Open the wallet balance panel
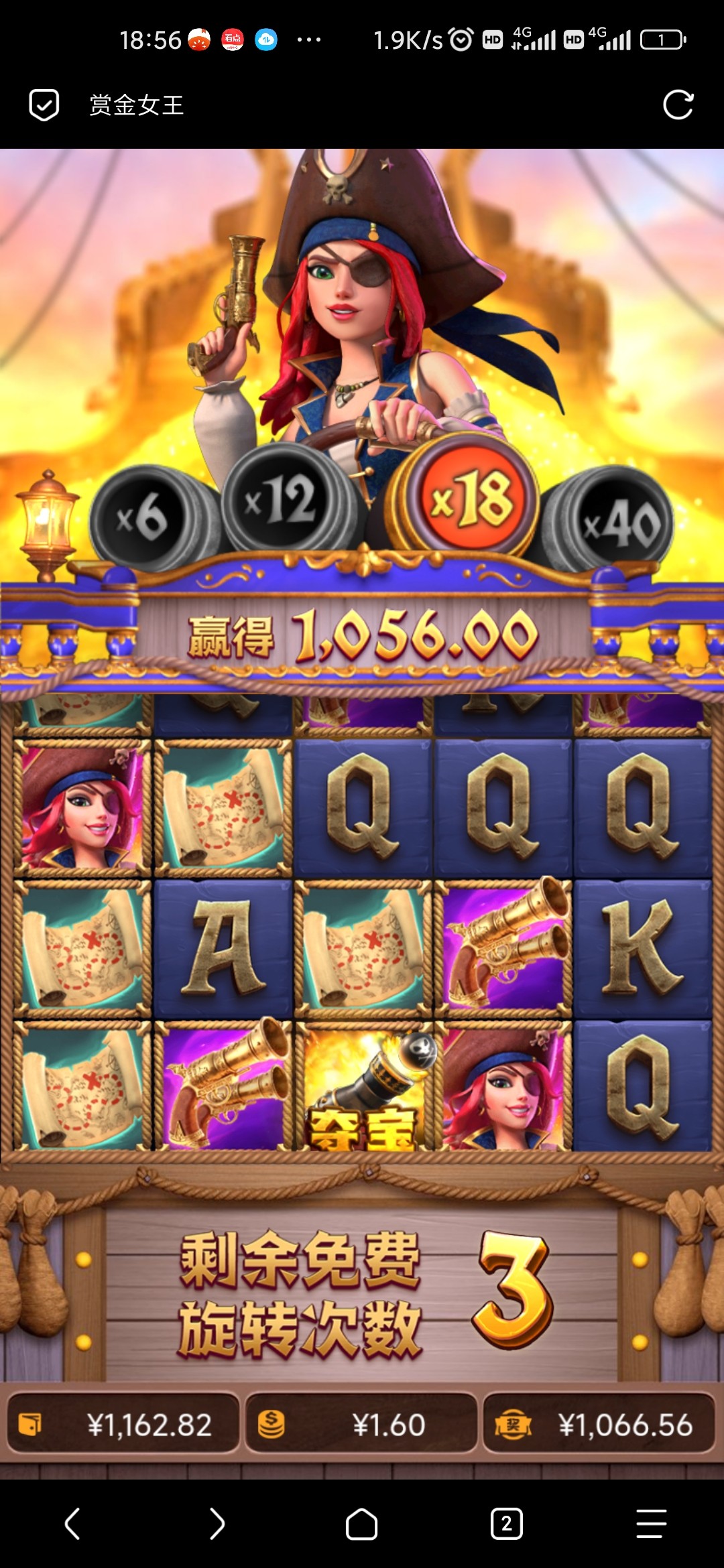 (123, 1424)
